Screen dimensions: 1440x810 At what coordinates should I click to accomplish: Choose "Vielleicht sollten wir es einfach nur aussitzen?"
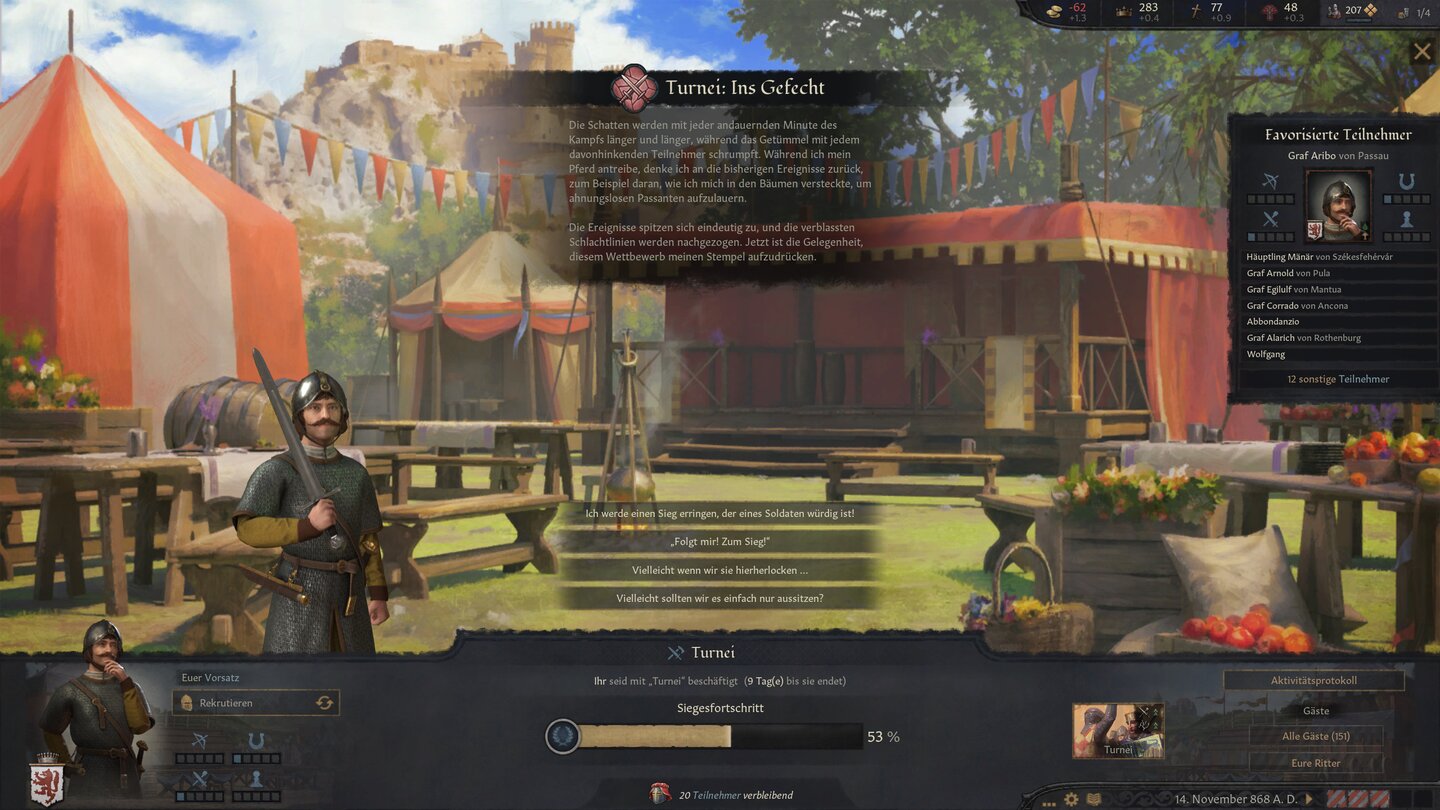(x=719, y=598)
